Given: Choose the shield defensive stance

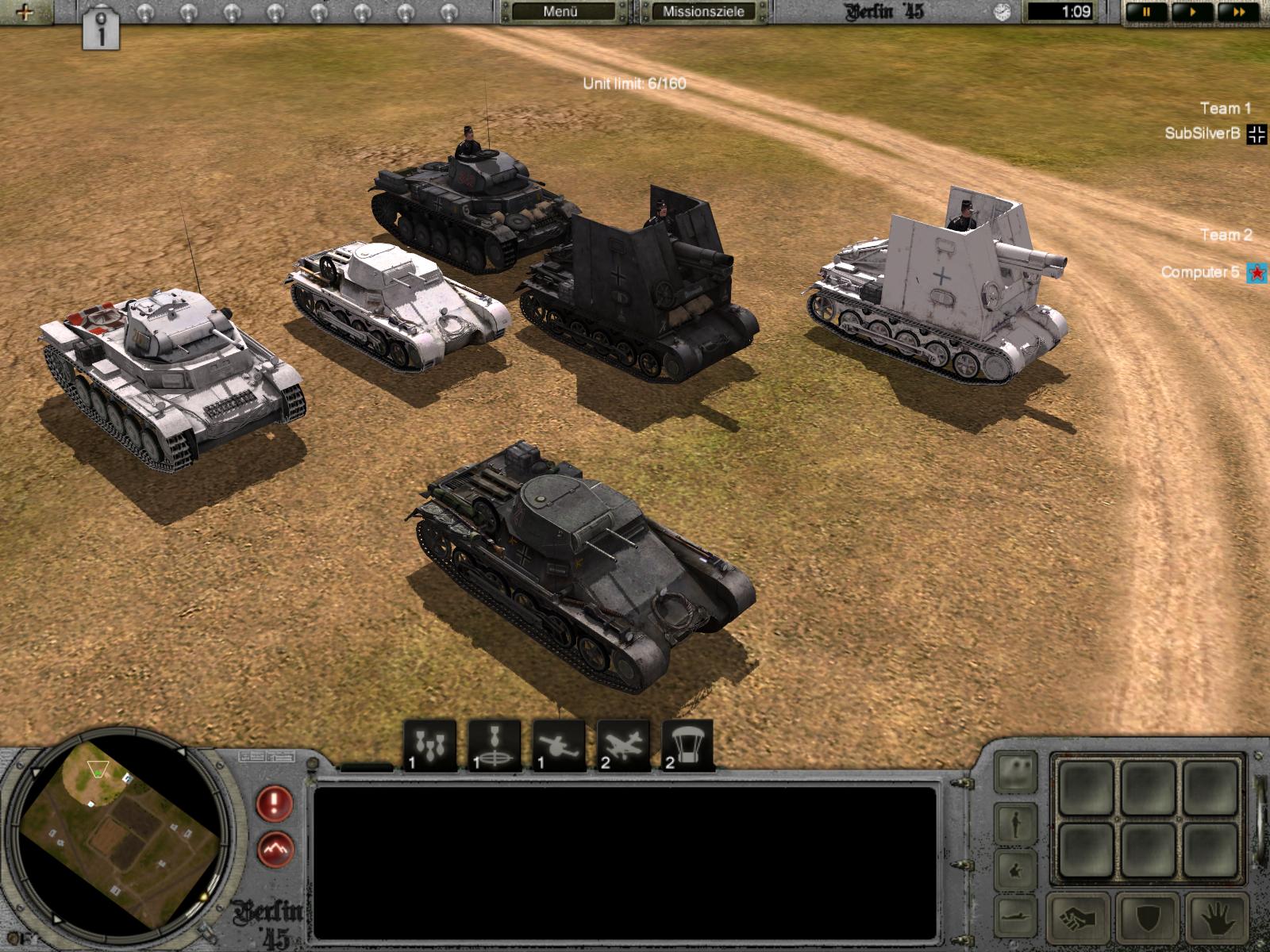Looking at the screenshot, I should 1147,920.
